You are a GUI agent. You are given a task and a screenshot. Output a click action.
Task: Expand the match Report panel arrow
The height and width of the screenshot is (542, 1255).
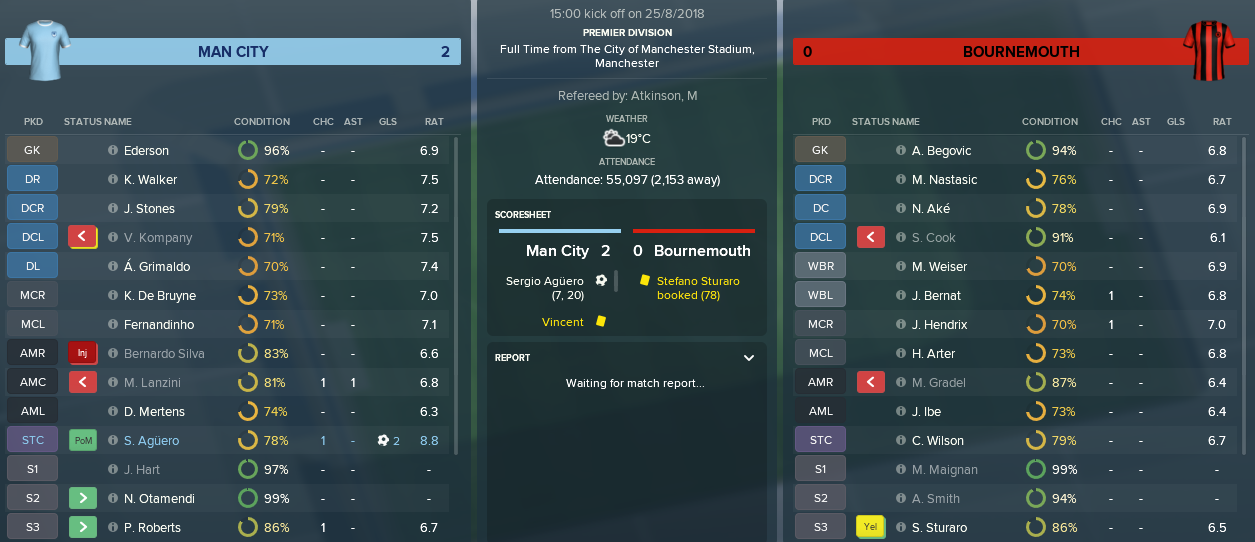pos(749,357)
